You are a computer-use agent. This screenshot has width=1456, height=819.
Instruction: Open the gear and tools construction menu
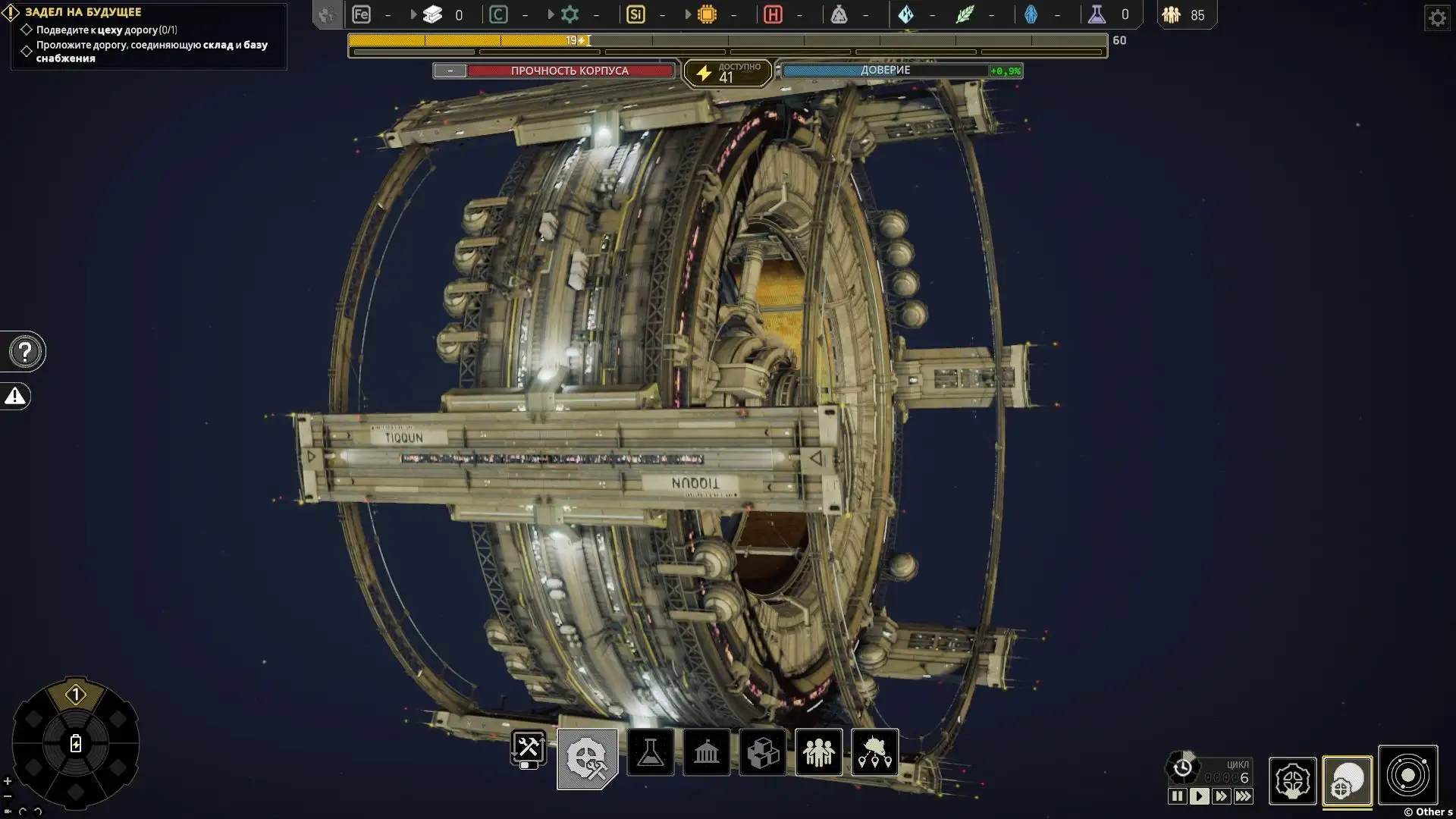tap(588, 758)
